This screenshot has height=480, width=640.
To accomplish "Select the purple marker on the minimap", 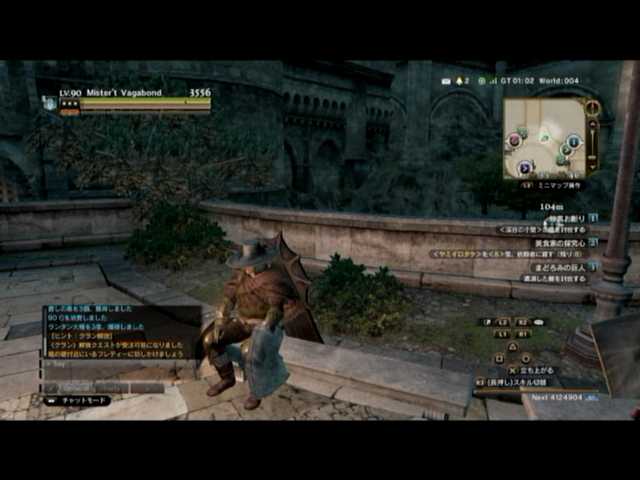I will pos(525,168).
